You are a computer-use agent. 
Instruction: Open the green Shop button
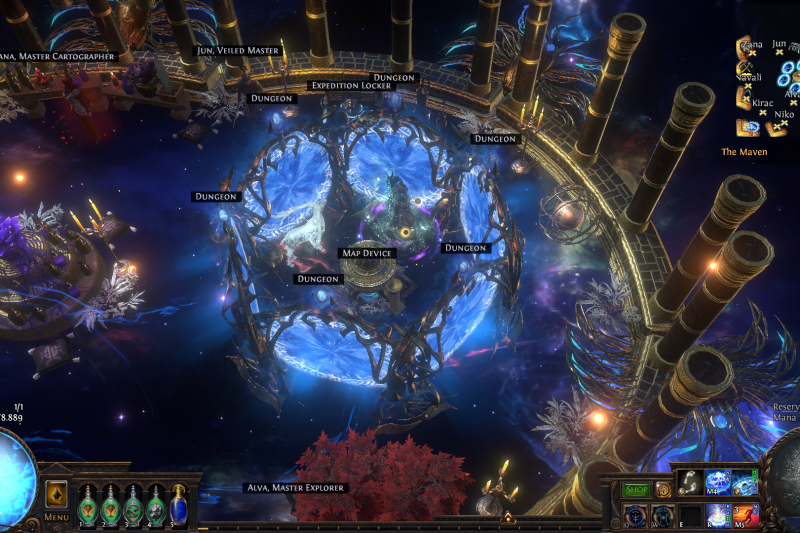636,490
